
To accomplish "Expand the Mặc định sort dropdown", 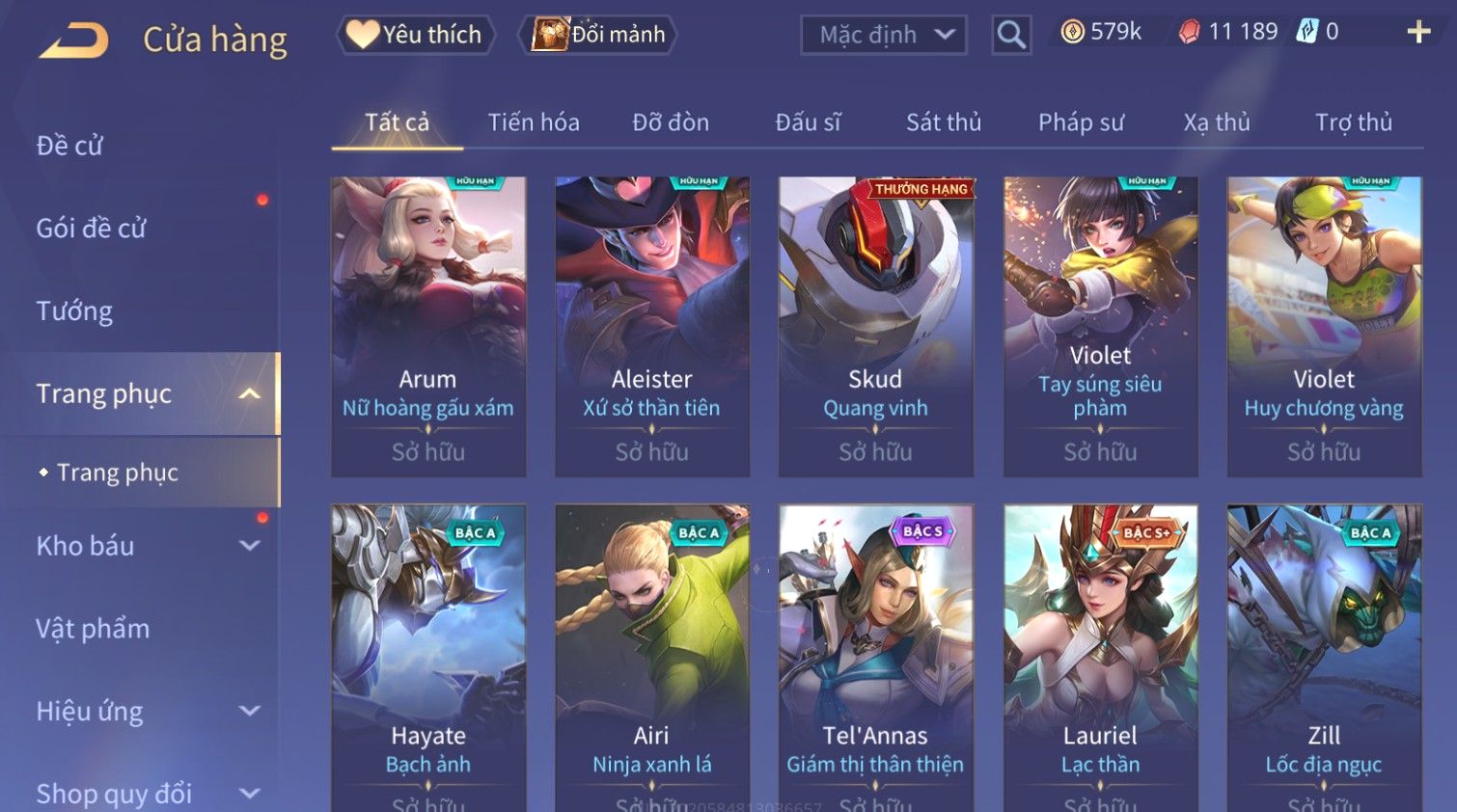I will pos(883,35).
